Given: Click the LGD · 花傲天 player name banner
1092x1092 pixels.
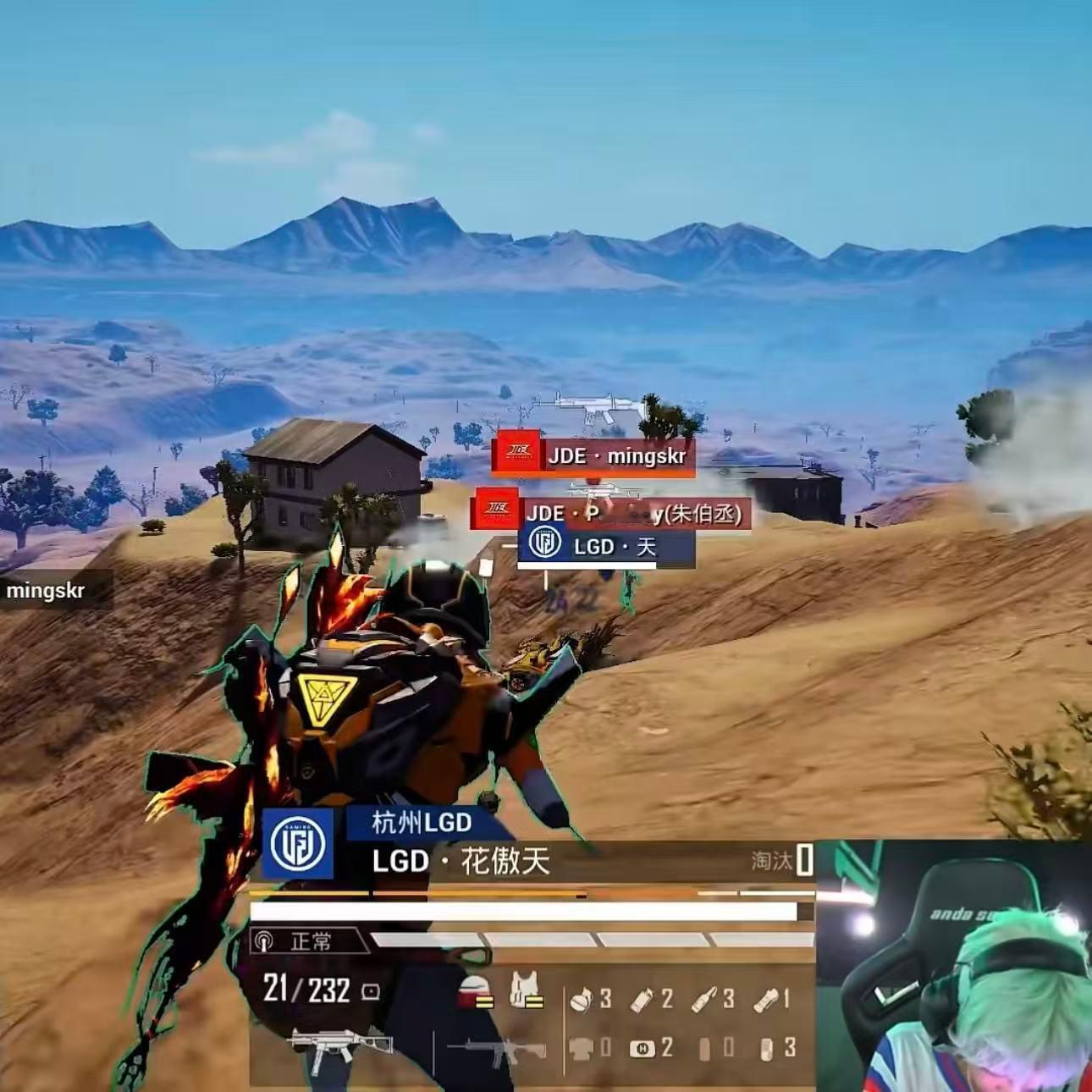Looking at the screenshot, I should [x=461, y=862].
